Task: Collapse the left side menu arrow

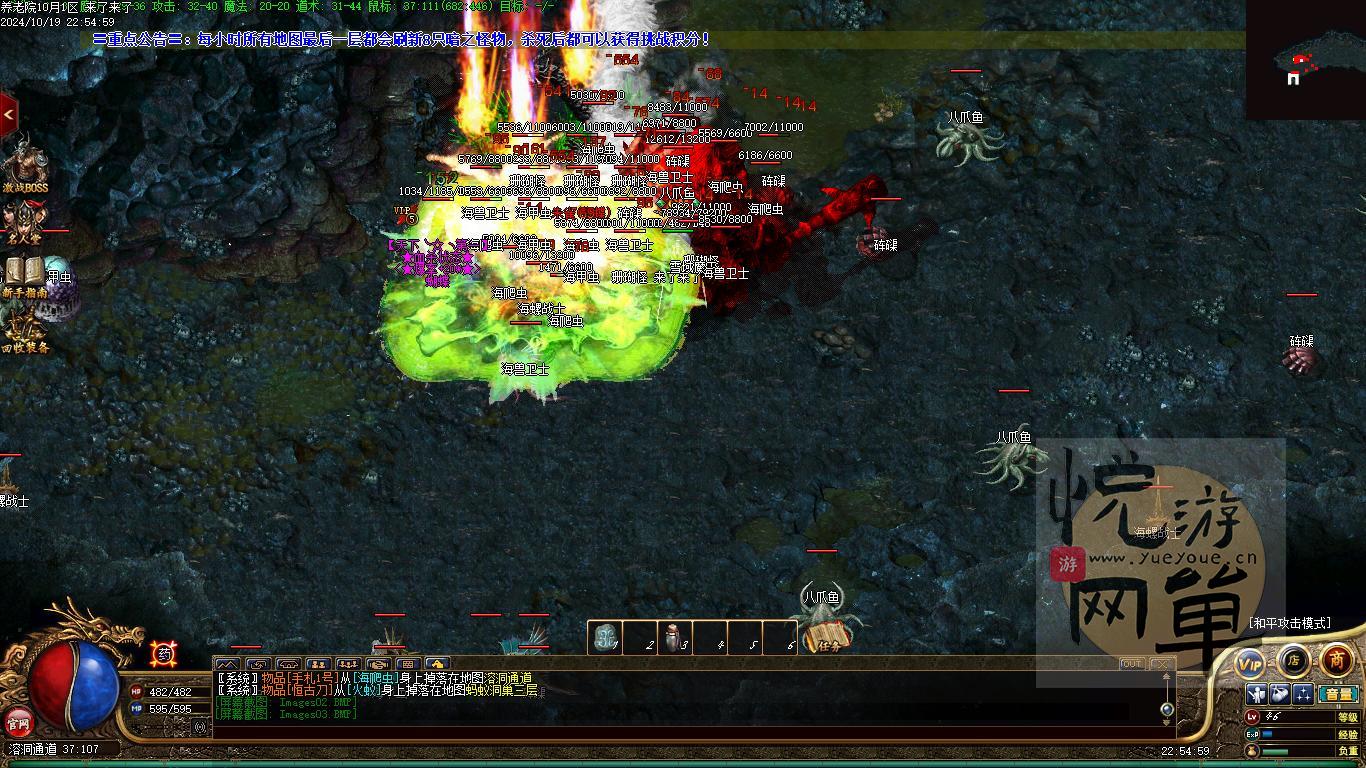Action: point(8,115)
